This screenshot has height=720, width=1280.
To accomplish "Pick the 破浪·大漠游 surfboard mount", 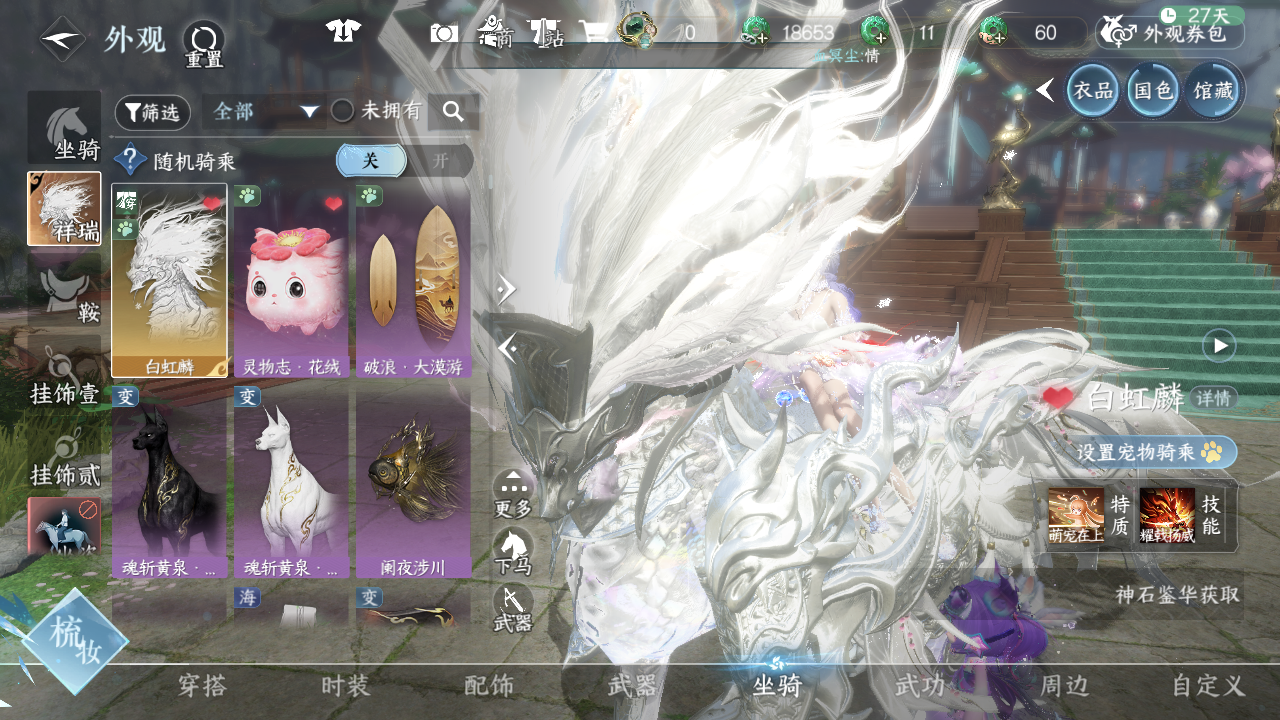I will pyautogui.click(x=413, y=280).
